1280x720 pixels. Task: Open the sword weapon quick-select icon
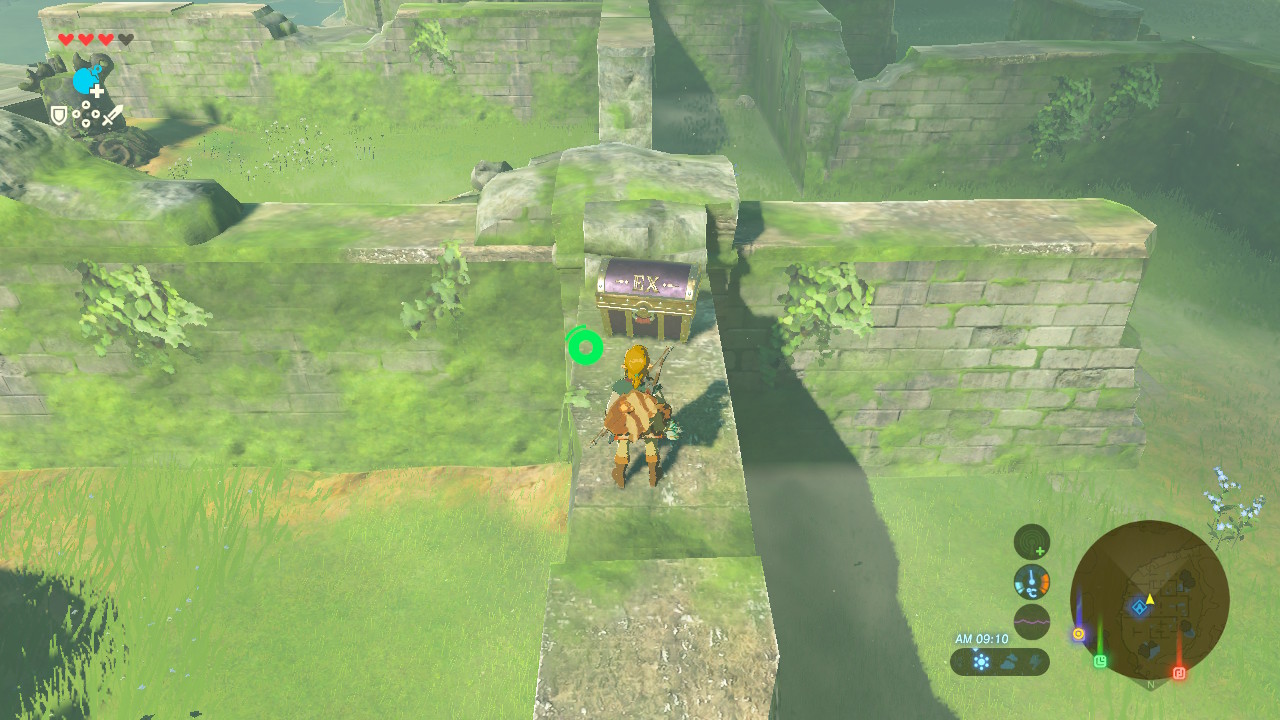point(112,115)
